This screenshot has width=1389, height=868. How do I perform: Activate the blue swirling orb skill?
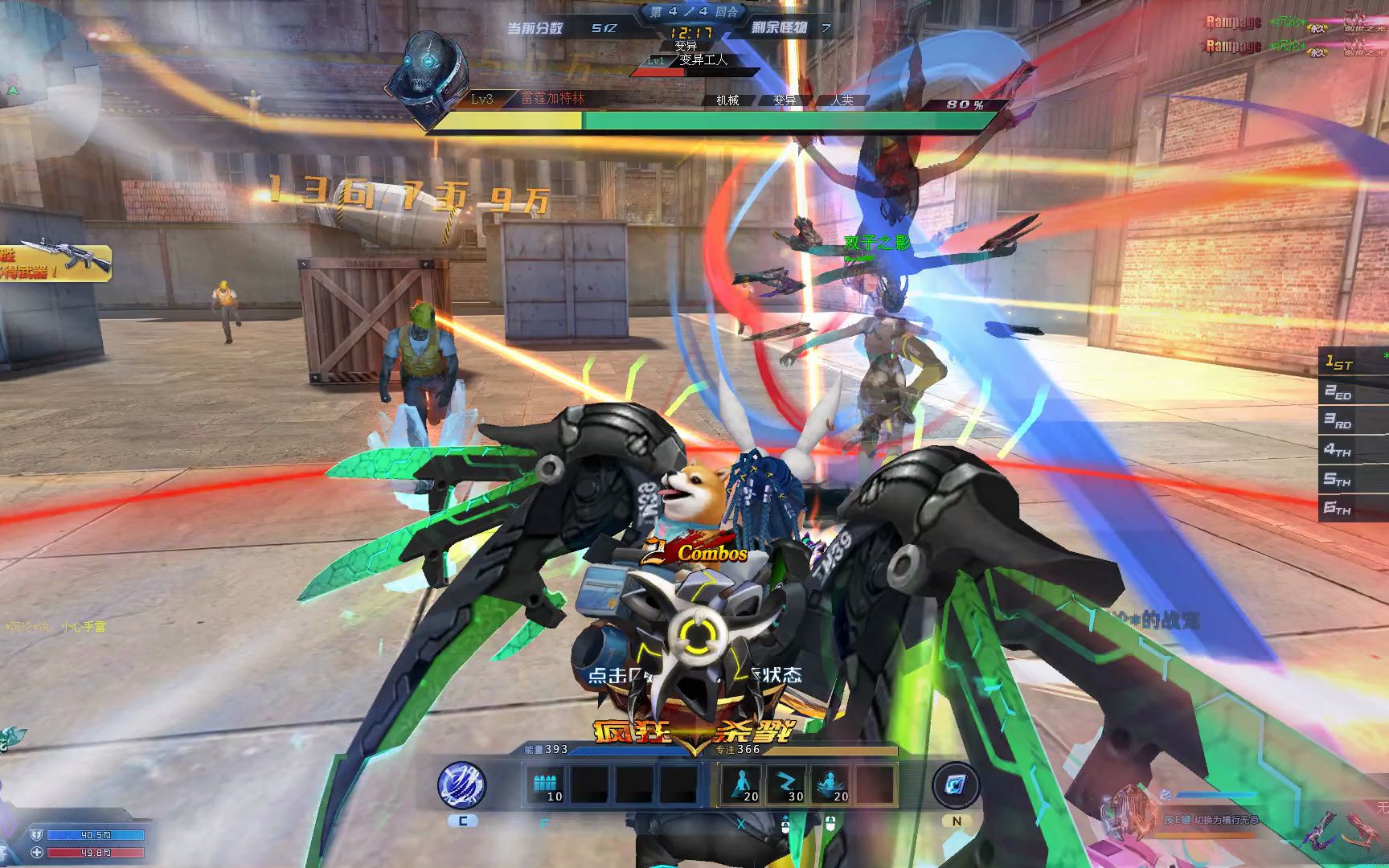461,784
